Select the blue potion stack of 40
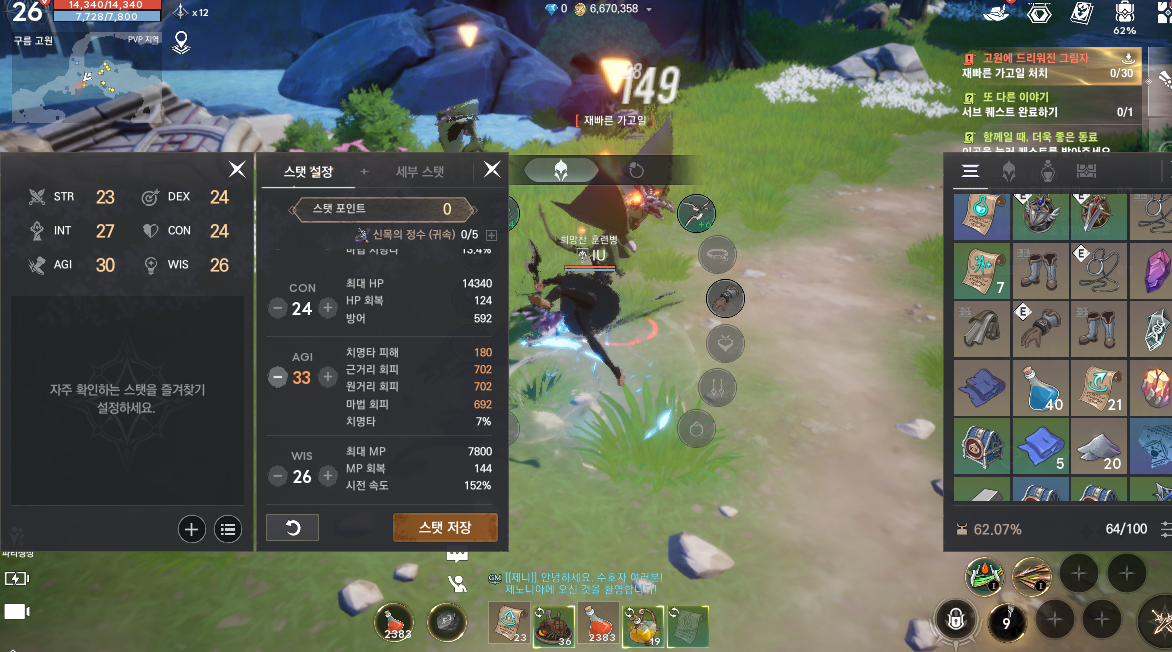This screenshot has width=1172, height=652. [x=1041, y=388]
